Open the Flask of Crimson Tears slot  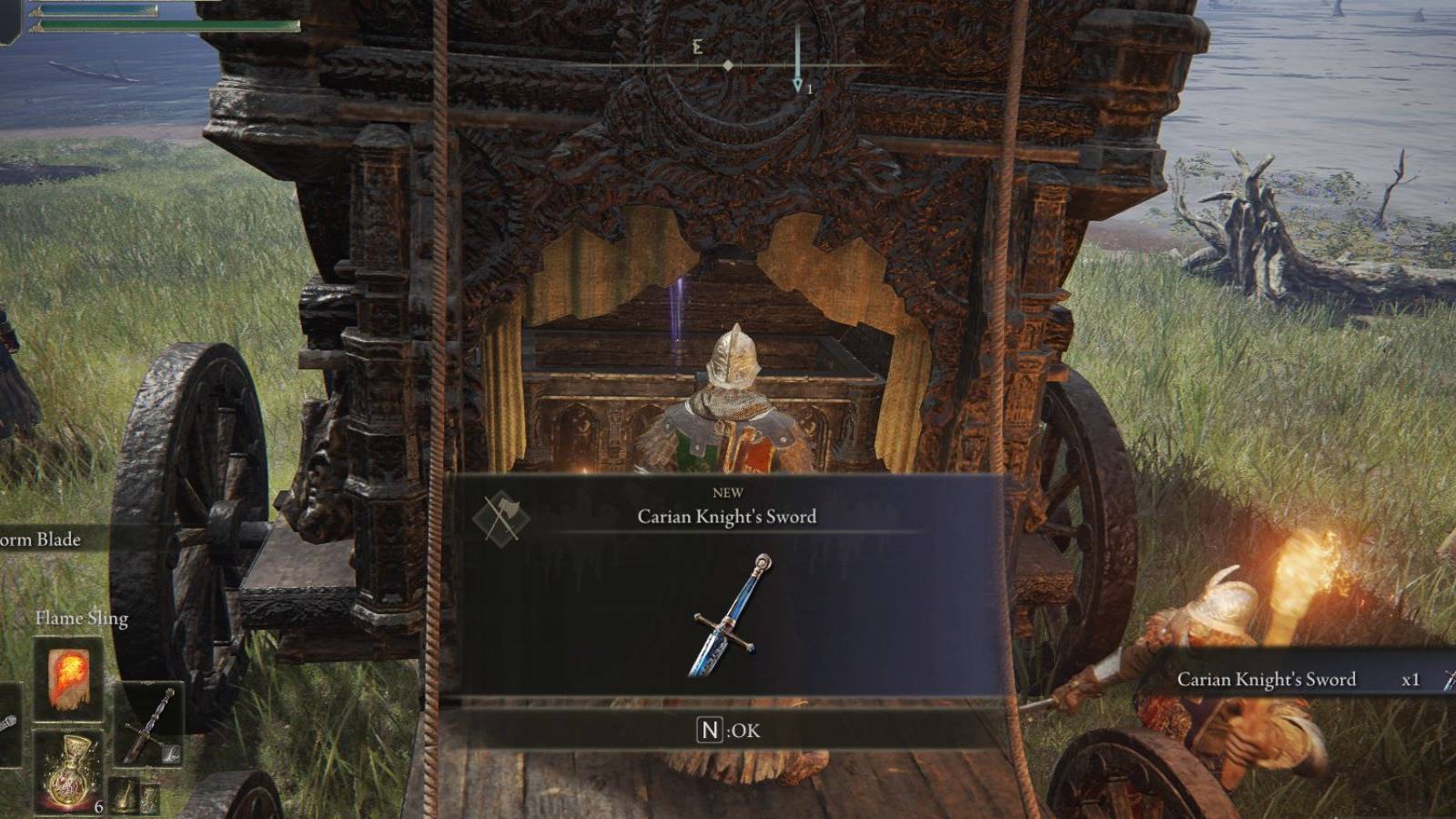tap(69, 769)
